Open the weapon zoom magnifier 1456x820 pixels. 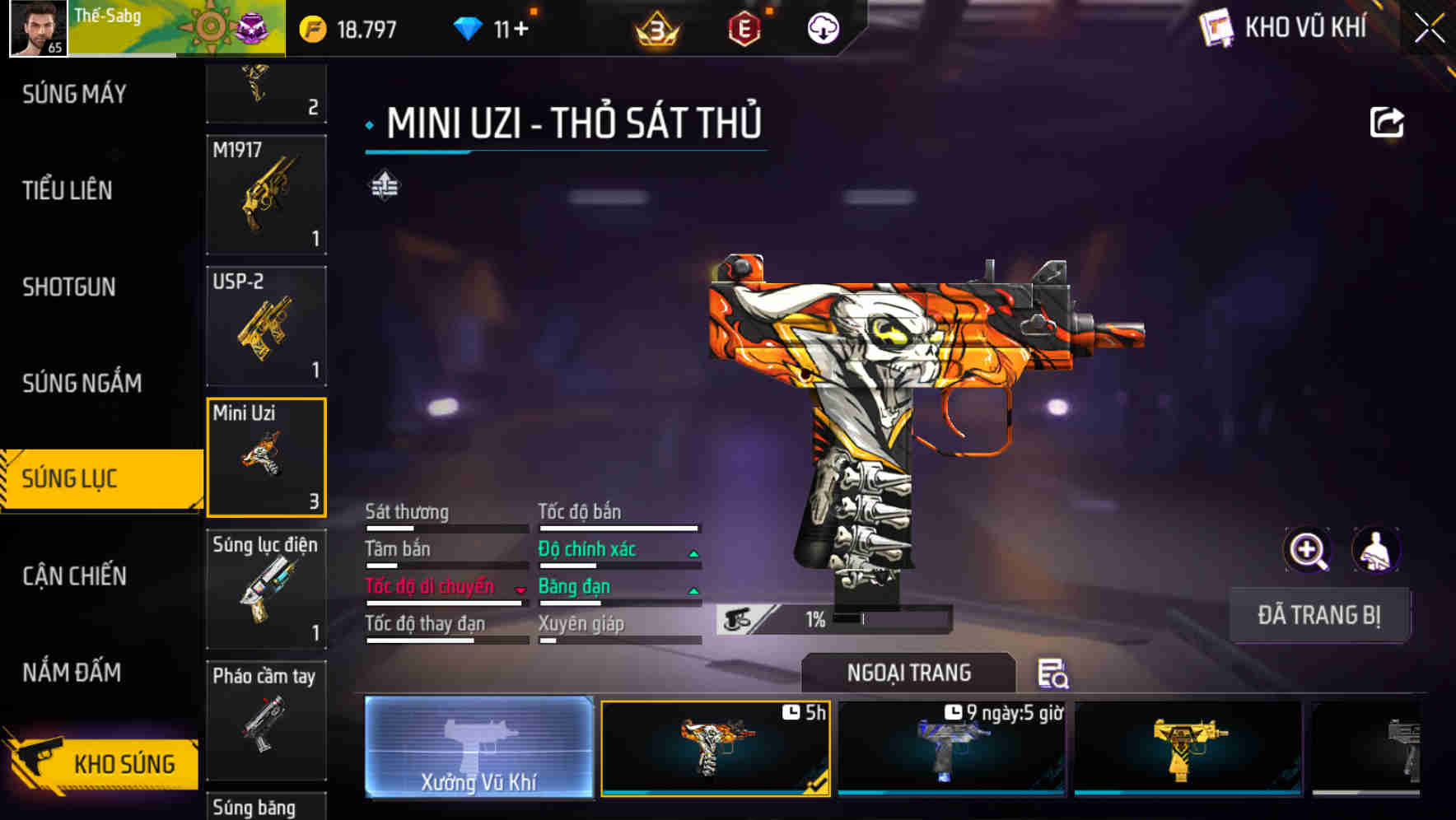pyautogui.click(x=1306, y=550)
